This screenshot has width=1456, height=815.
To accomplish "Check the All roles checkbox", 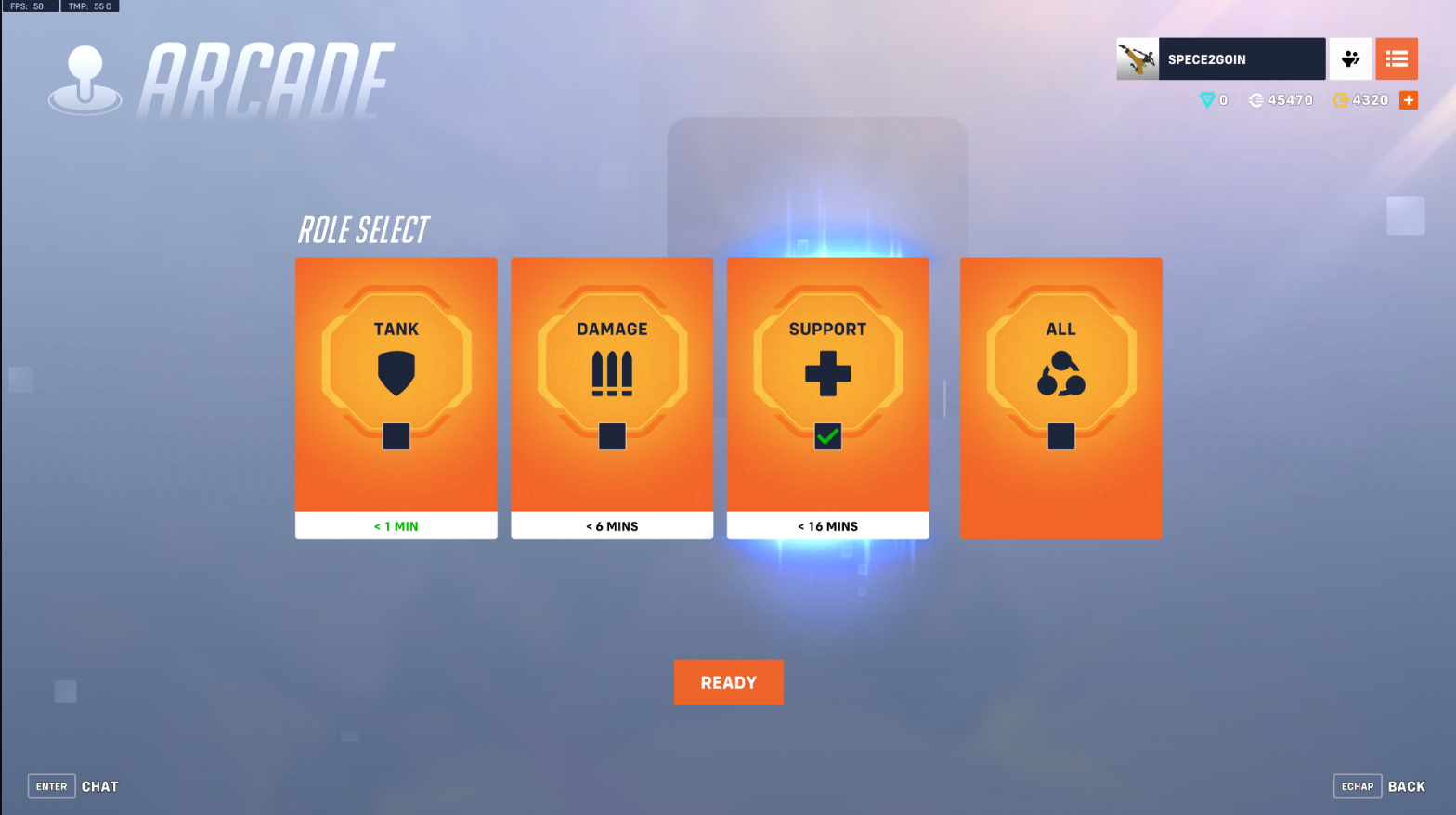I will (x=1060, y=435).
